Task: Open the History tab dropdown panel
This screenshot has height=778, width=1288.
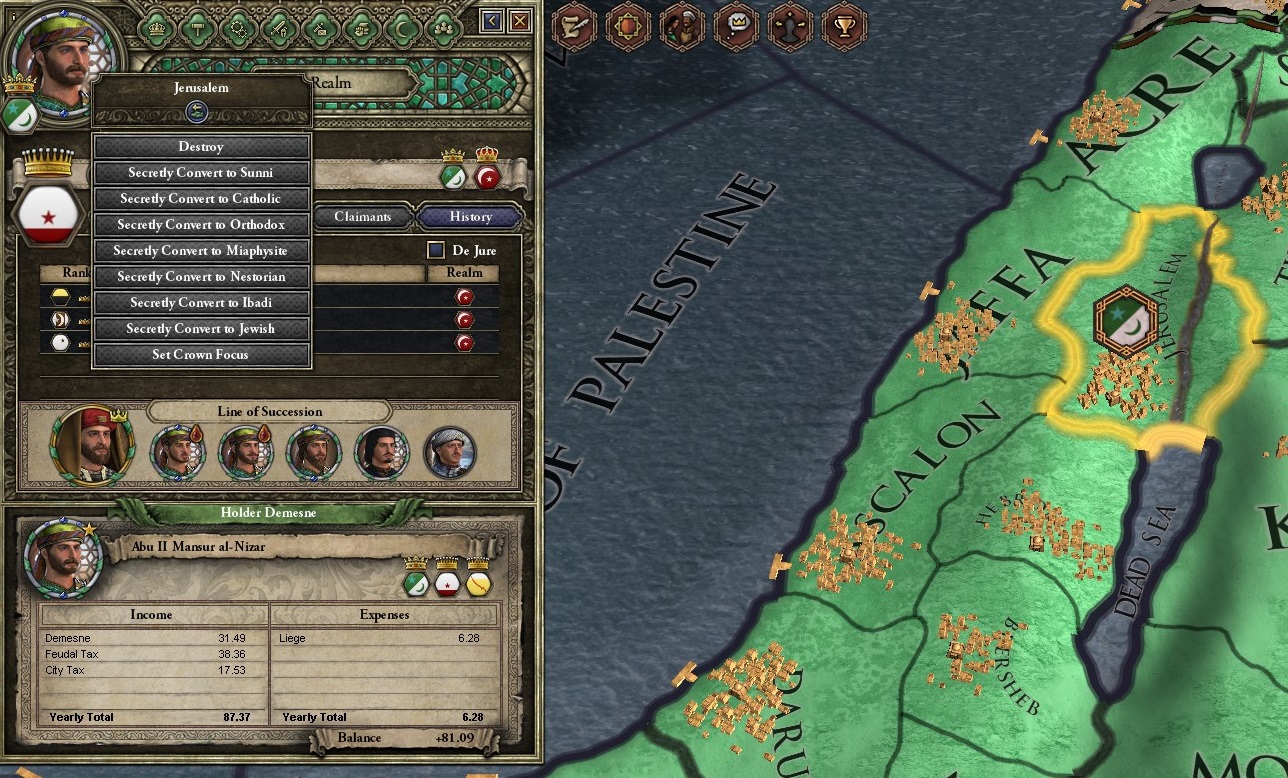Action: click(470, 217)
